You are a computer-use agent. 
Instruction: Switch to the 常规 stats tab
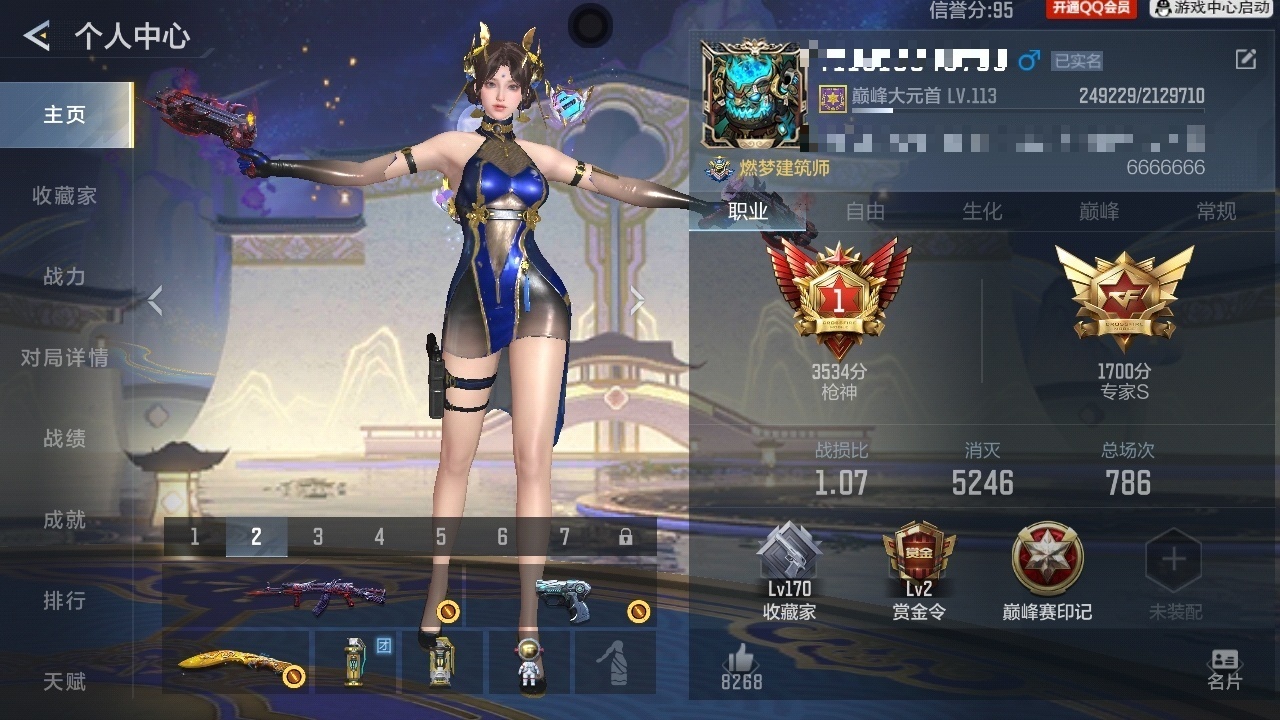pyautogui.click(x=1216, y=211)
